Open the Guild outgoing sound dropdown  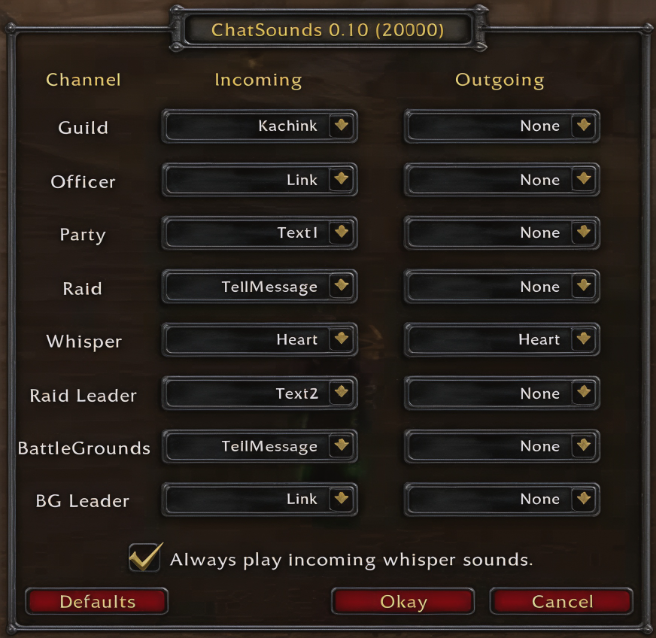[583, 127]
